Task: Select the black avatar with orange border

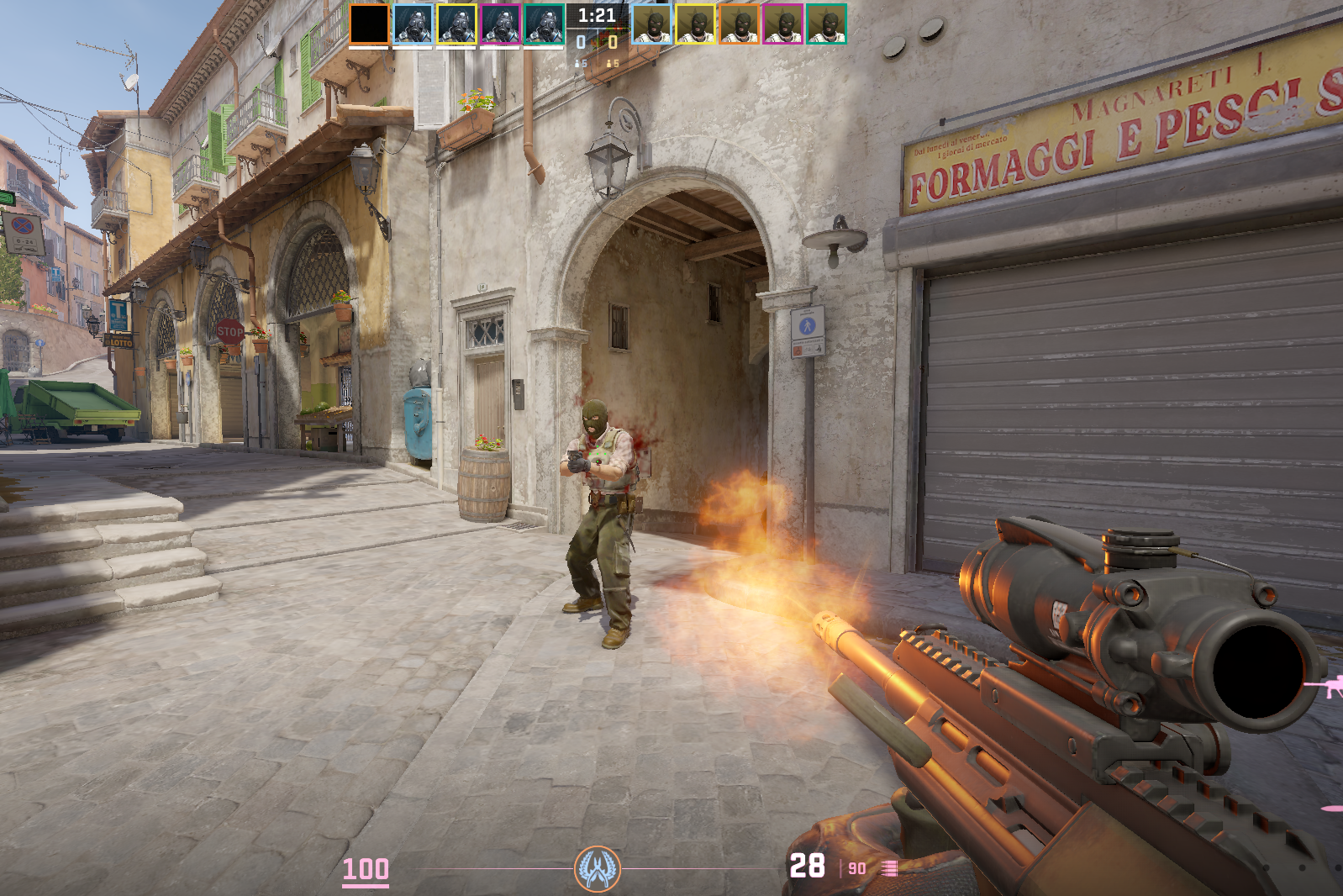Action: [369, 24]
